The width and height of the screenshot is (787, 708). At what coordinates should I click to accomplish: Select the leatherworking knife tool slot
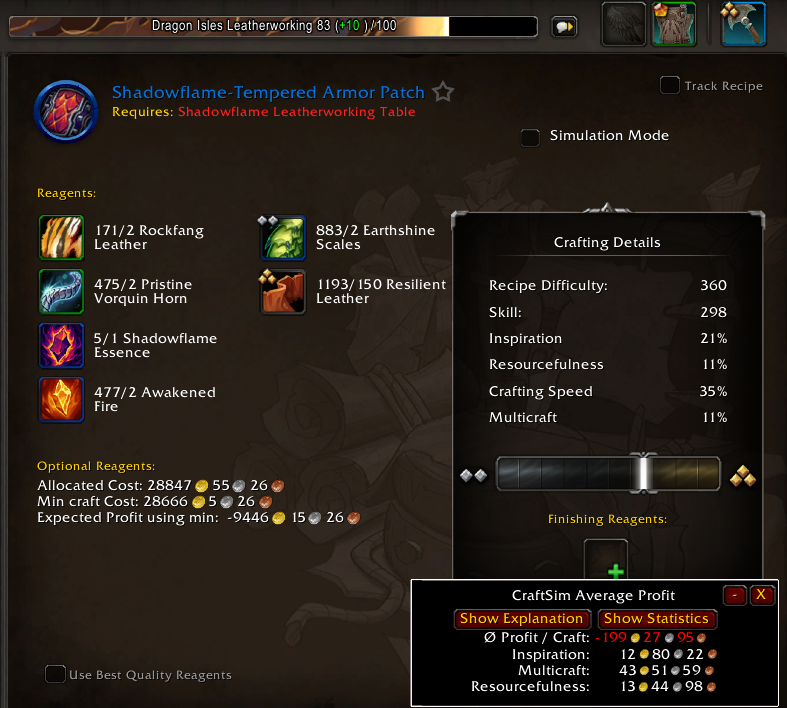(743, 24)
